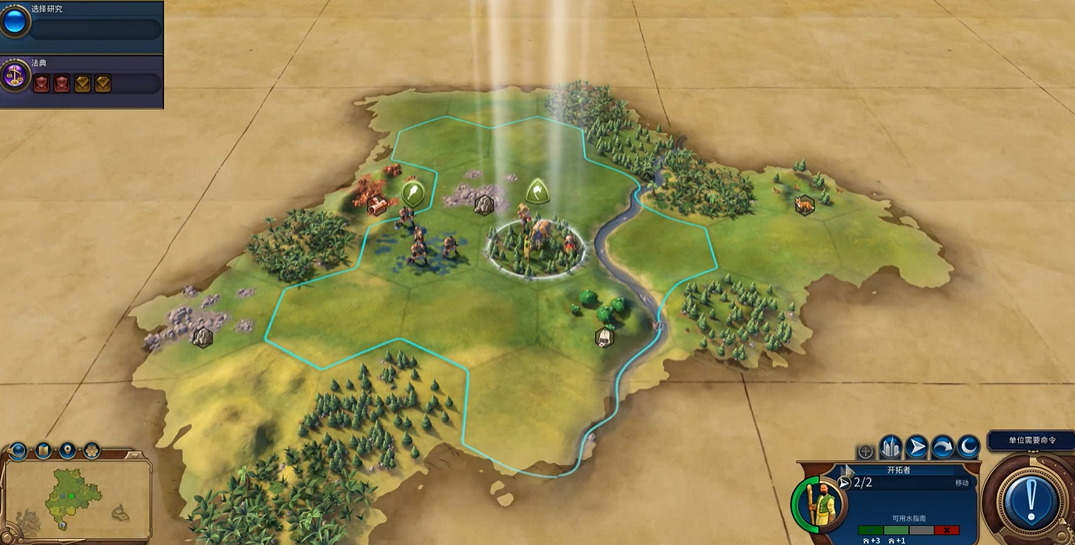Image resolution: width=1075 pixels, height=545 pixels.
Task: Toggle the hex flower minimap button
Action: coord(92,451)
